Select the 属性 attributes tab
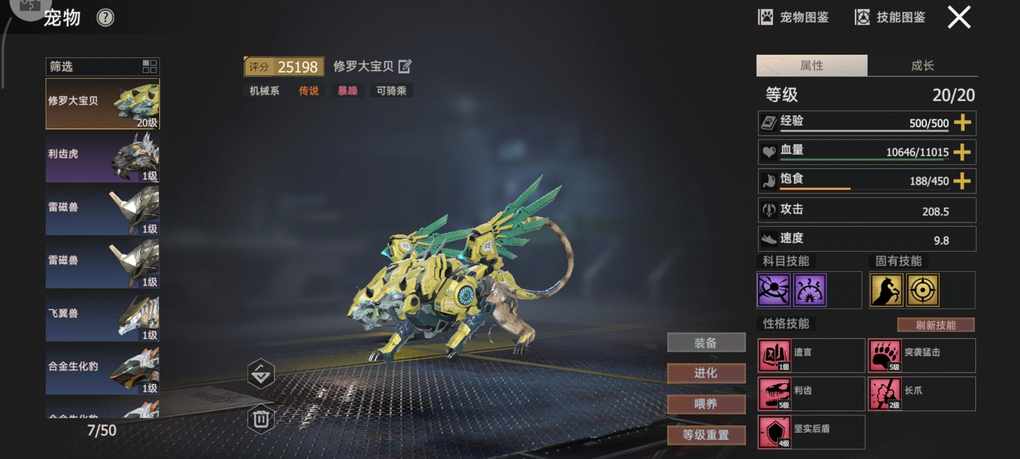The image size is (1020, 459). 811,66
